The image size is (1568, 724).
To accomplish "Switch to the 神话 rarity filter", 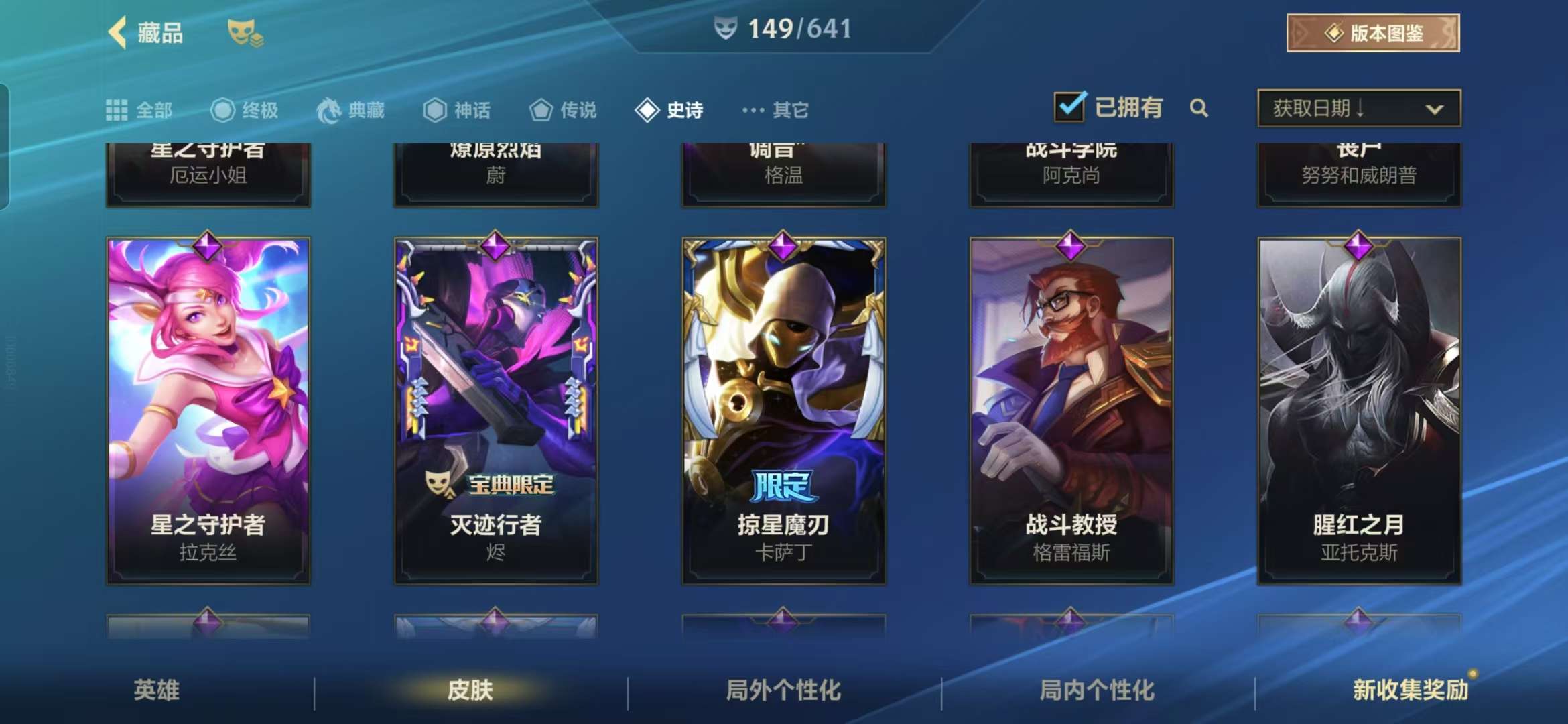I will [x=457, y=110].
